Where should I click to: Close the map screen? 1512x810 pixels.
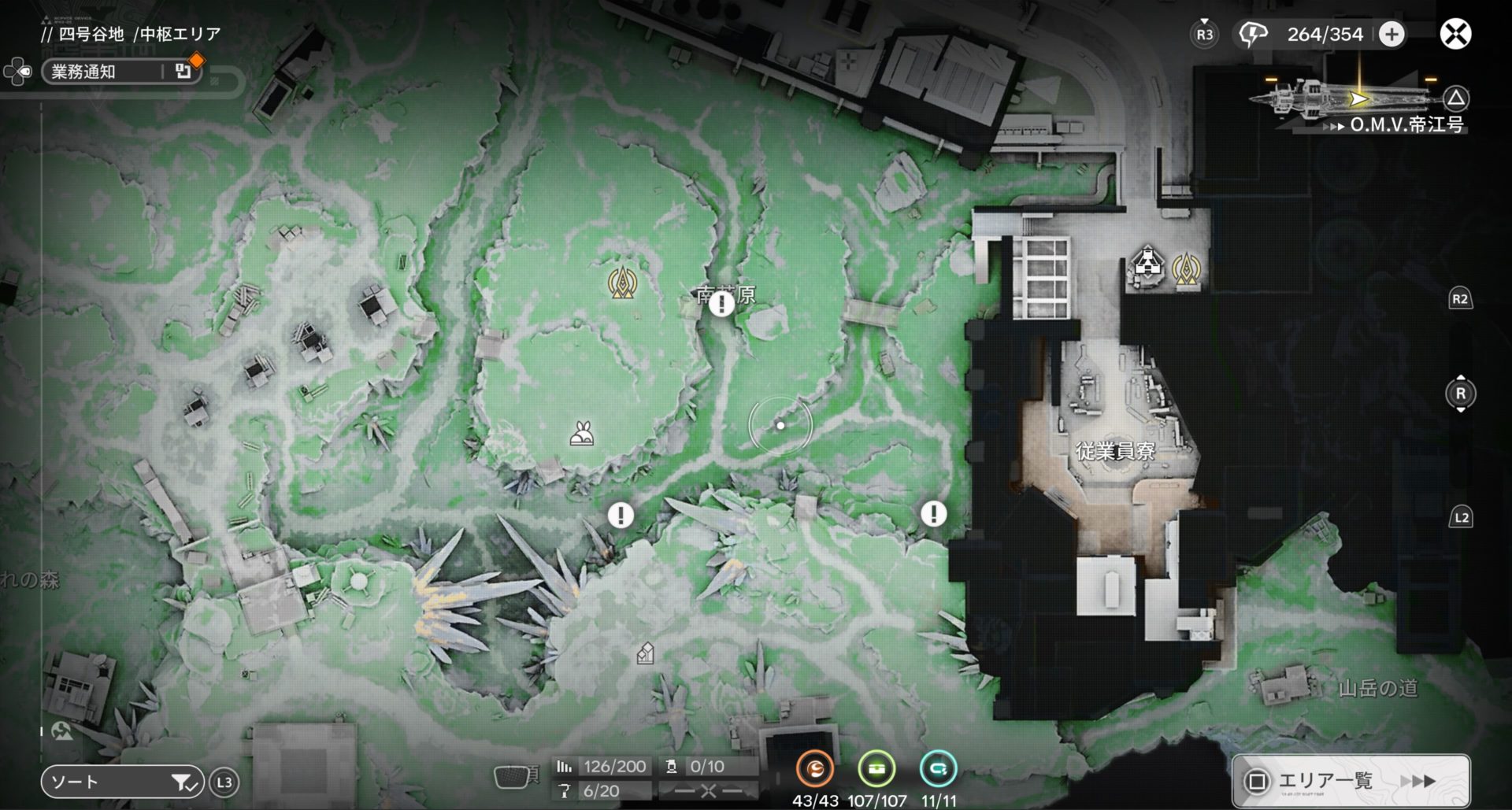(1455, 34)
